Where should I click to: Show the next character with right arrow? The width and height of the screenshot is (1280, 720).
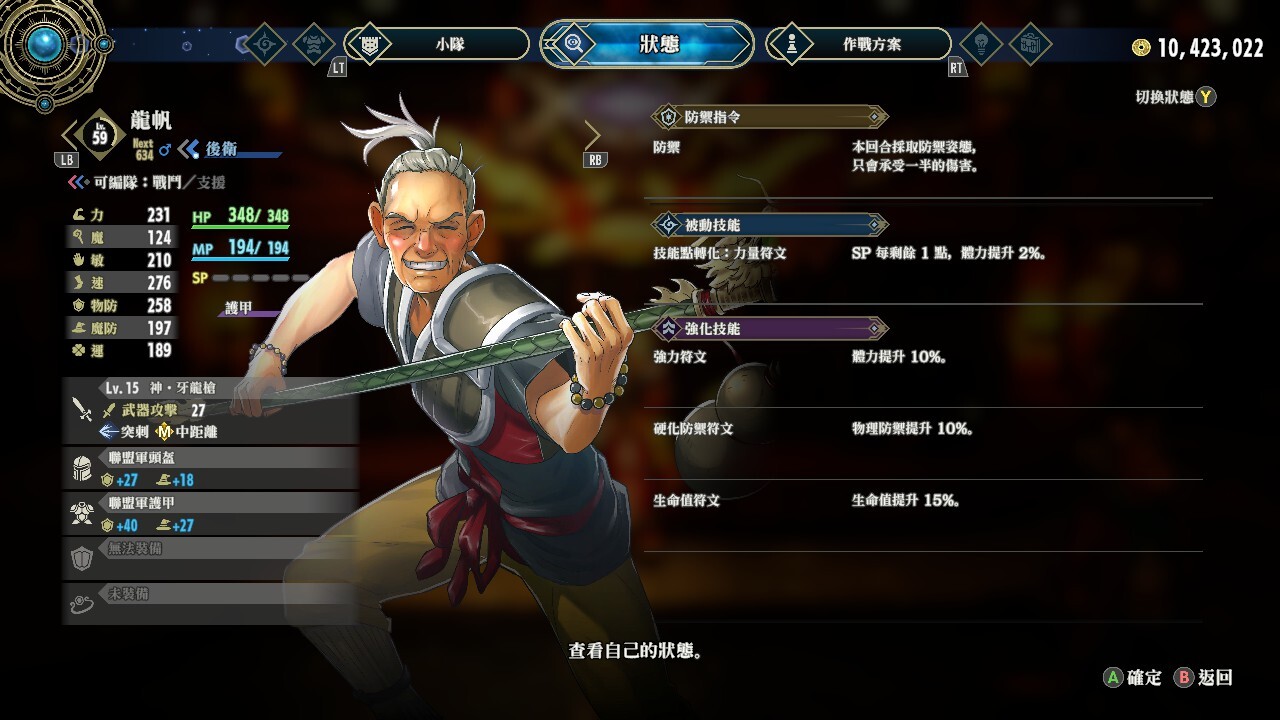(592, 135)
